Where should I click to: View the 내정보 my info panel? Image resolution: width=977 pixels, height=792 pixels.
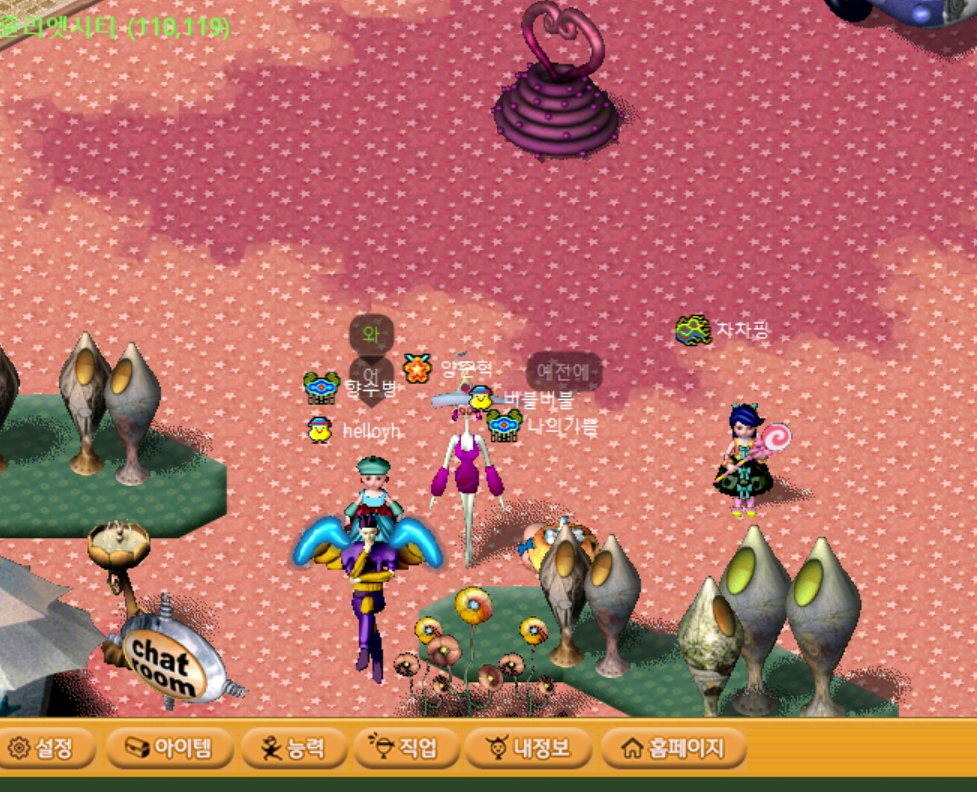[x=527, y=748]
